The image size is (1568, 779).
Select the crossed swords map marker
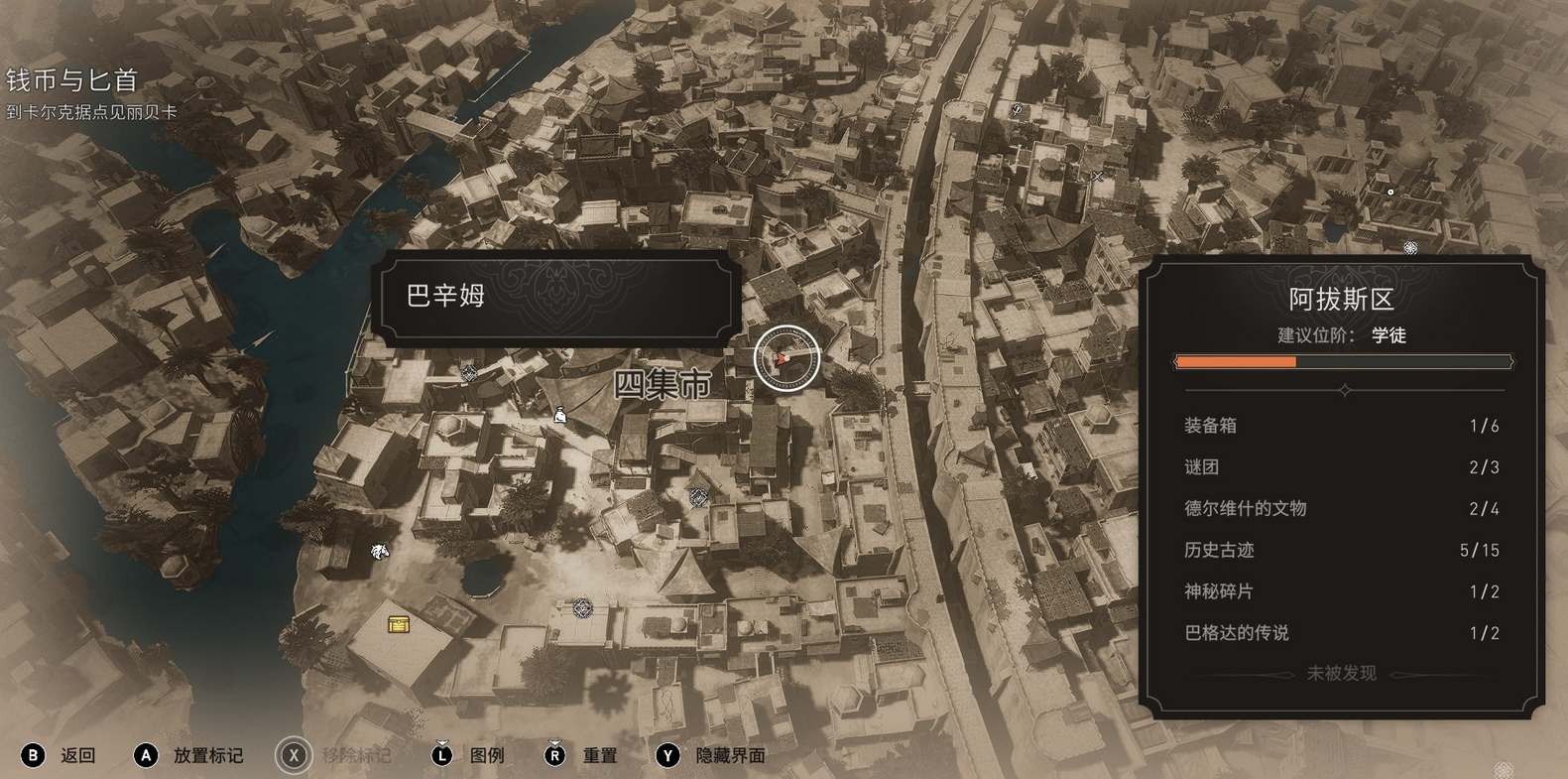[x=1097, y=177]
